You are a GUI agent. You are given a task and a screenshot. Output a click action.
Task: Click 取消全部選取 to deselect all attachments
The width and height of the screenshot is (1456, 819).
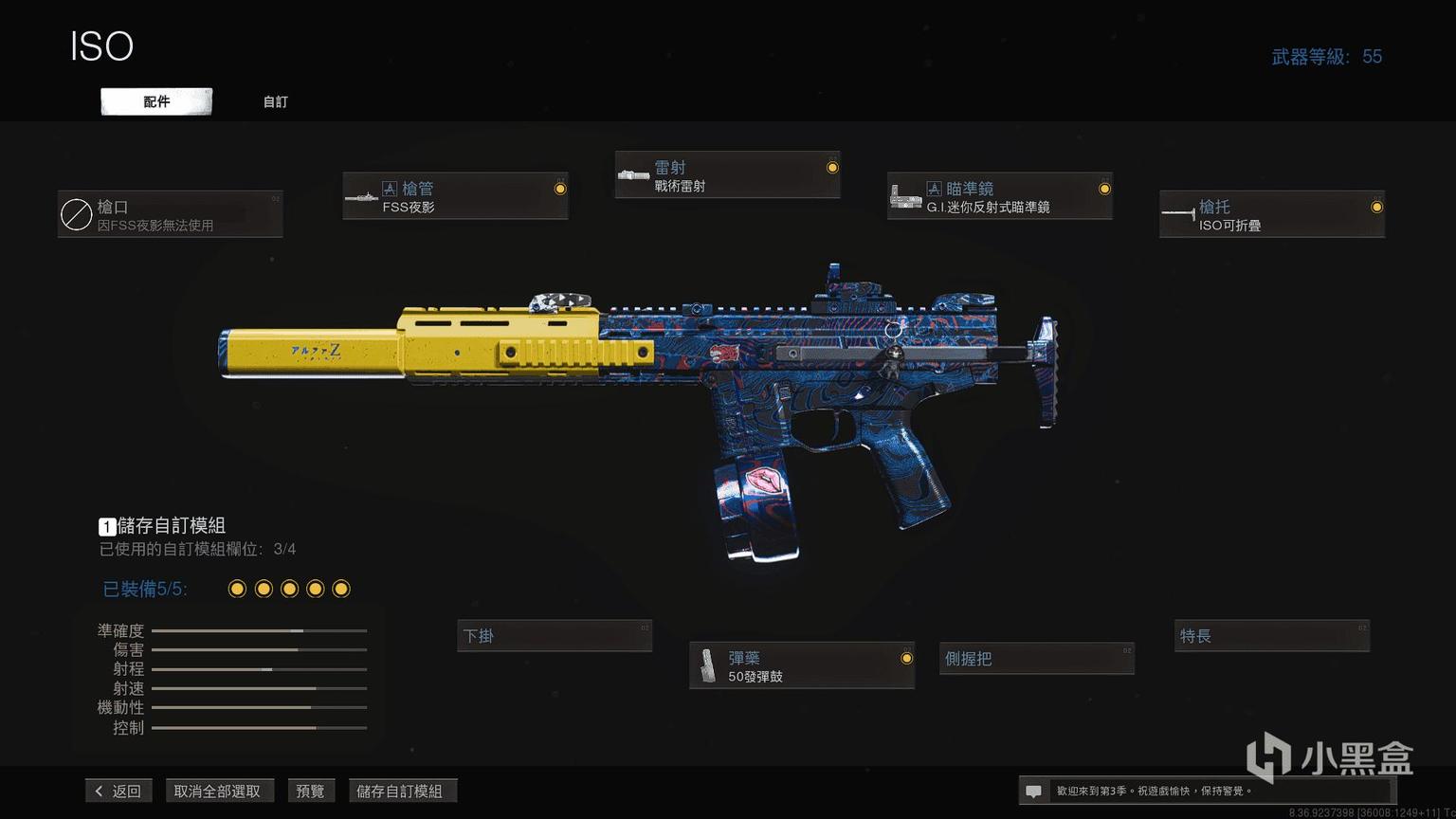point(217,791)
